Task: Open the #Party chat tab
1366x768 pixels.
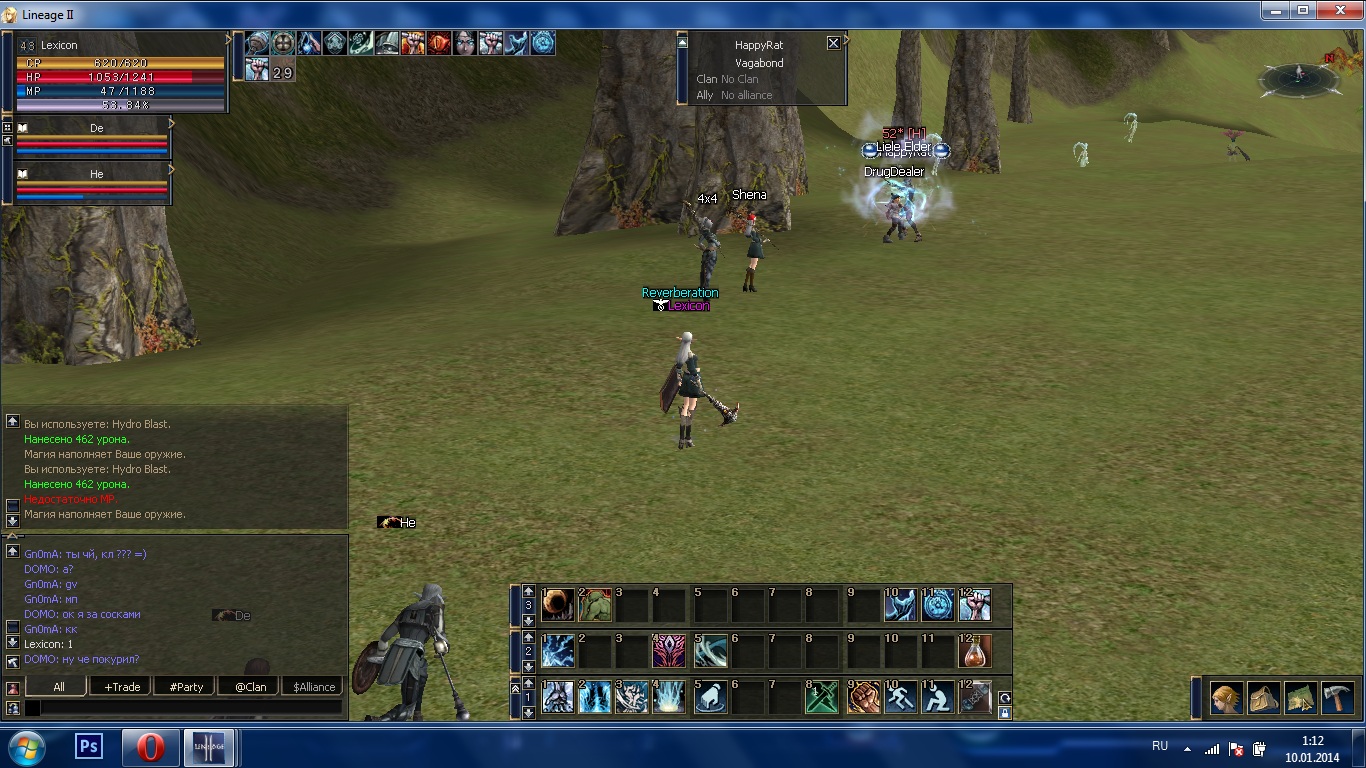Action: pyautogui.click(x=186, y=687)
